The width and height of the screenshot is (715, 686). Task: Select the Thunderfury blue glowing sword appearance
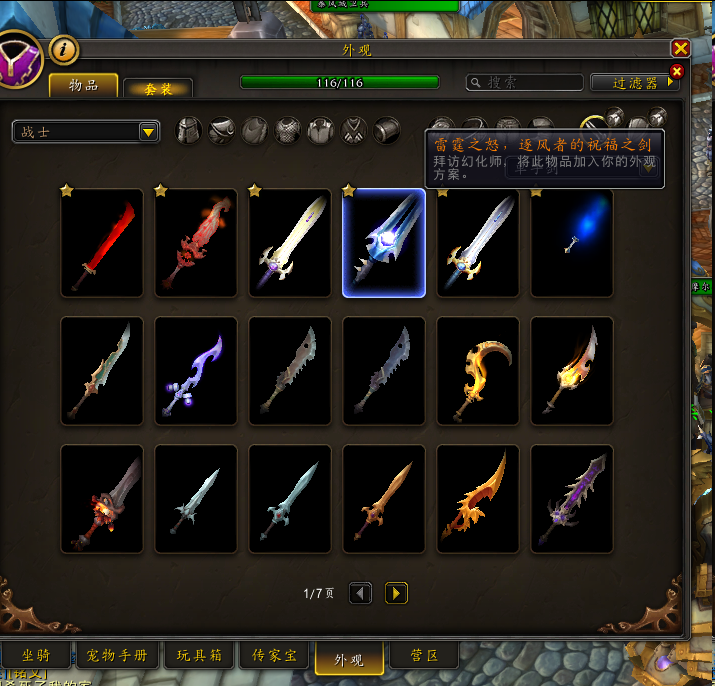point(384,243)
